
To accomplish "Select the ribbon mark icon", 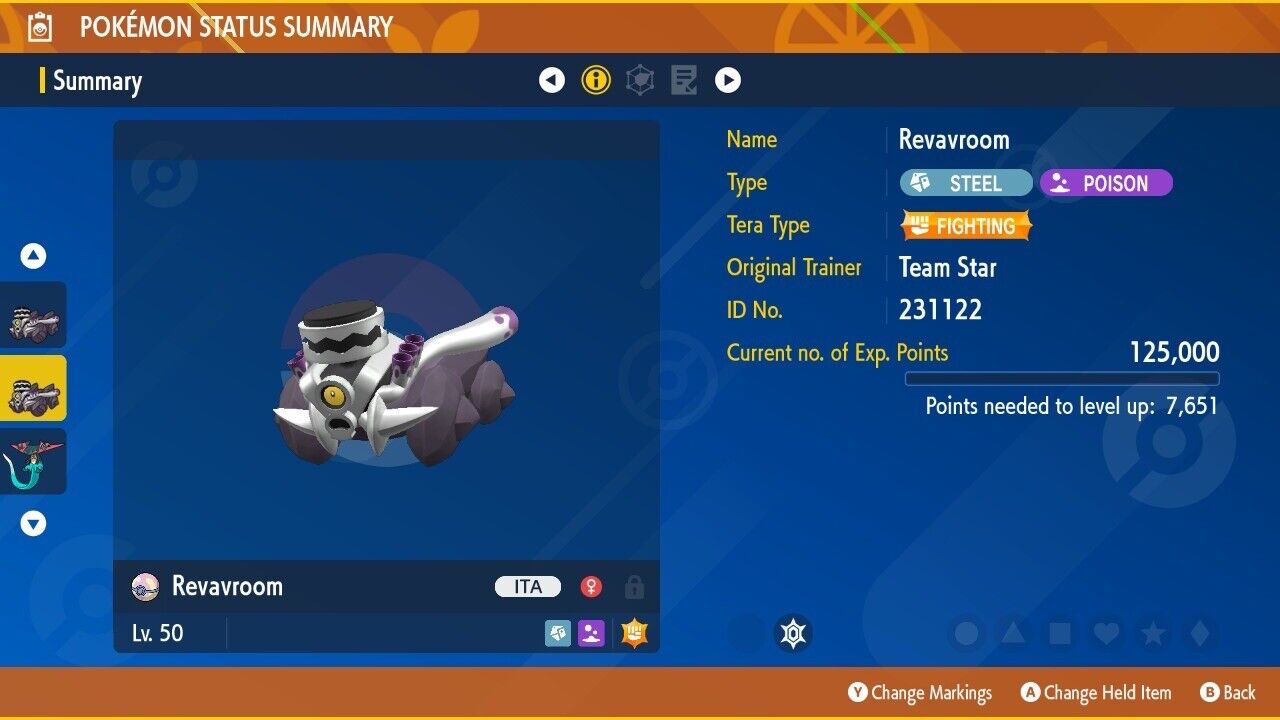I will click(793, 633).
